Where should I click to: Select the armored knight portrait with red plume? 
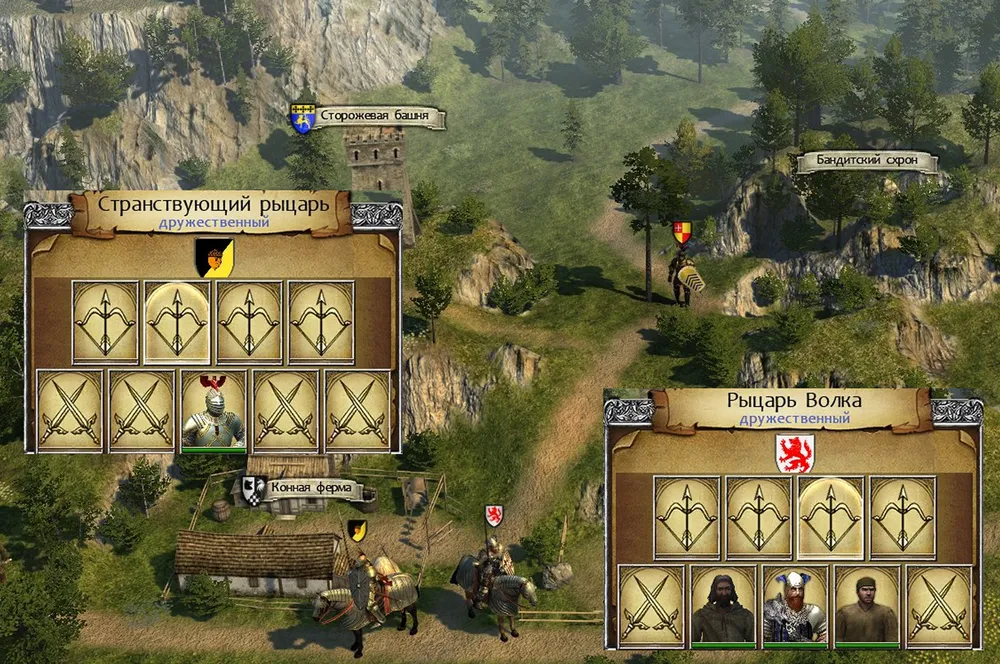214,411
